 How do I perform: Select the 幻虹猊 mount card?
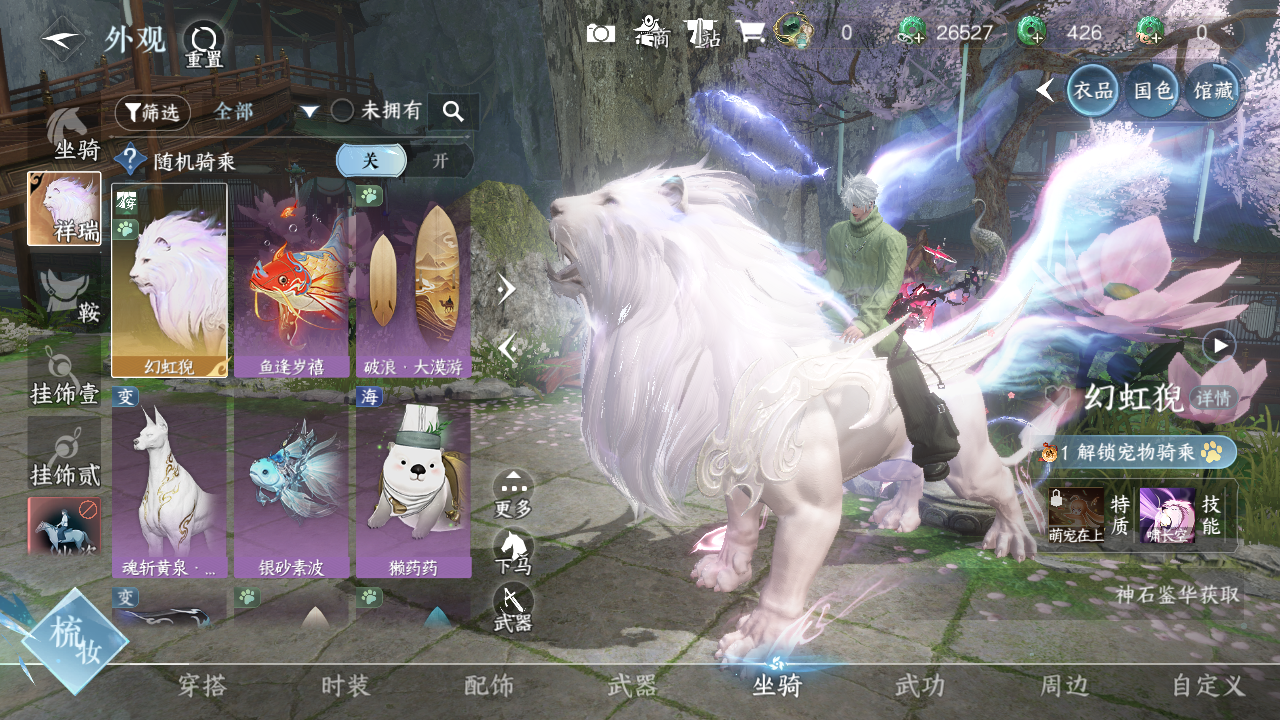coord(169,280)
